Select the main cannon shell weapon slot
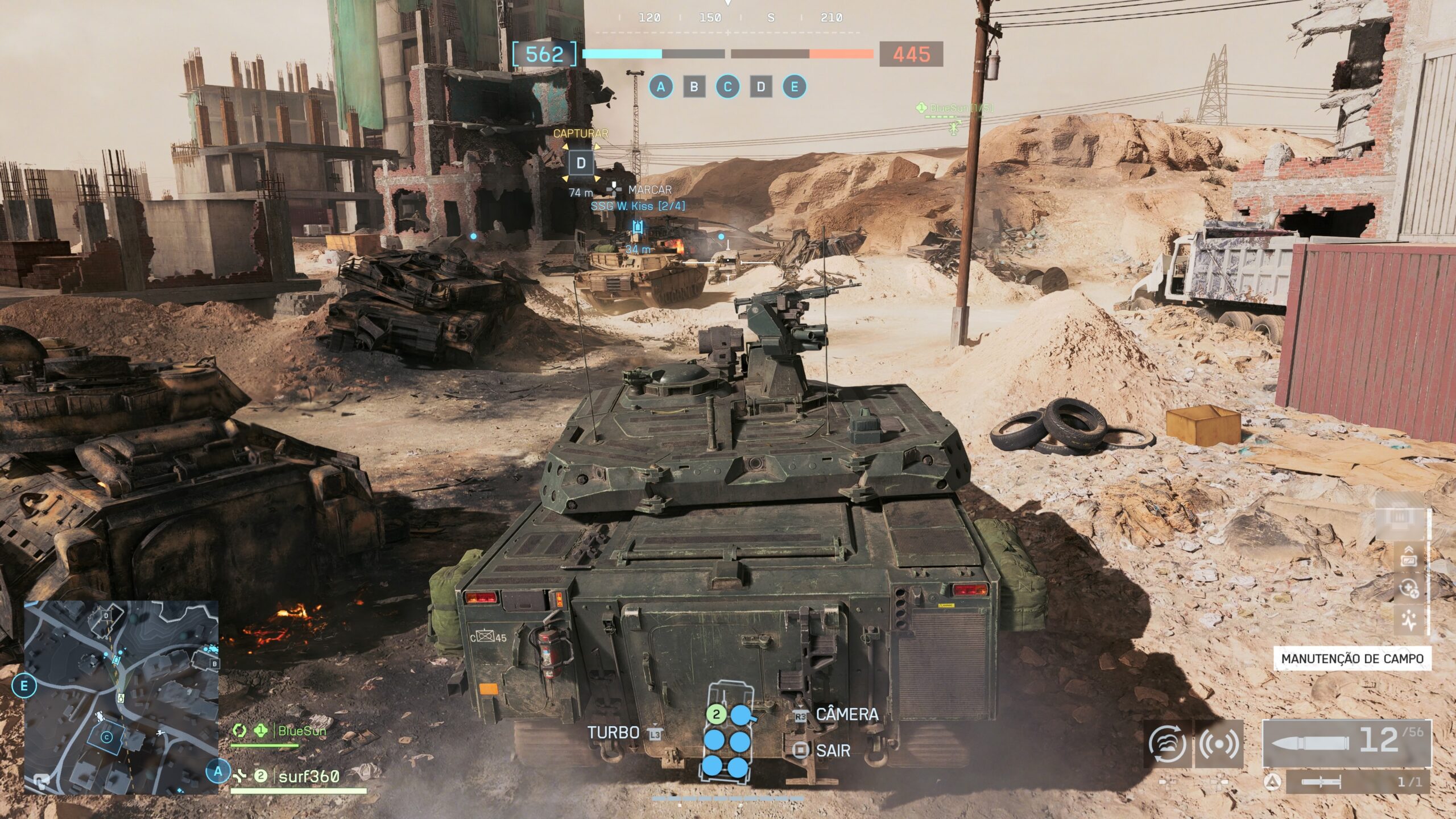The height and width of the screenshot is (819, 1456). tap(1346, 743)
